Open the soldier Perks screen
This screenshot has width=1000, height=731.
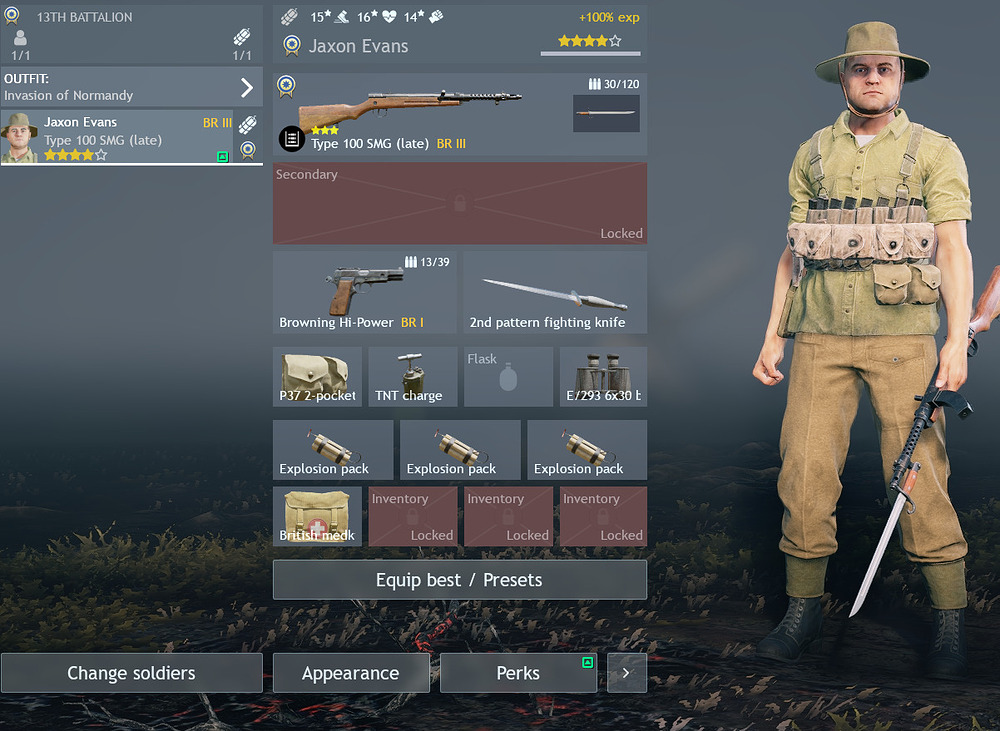pyautogui.click(x=518, y=673)
